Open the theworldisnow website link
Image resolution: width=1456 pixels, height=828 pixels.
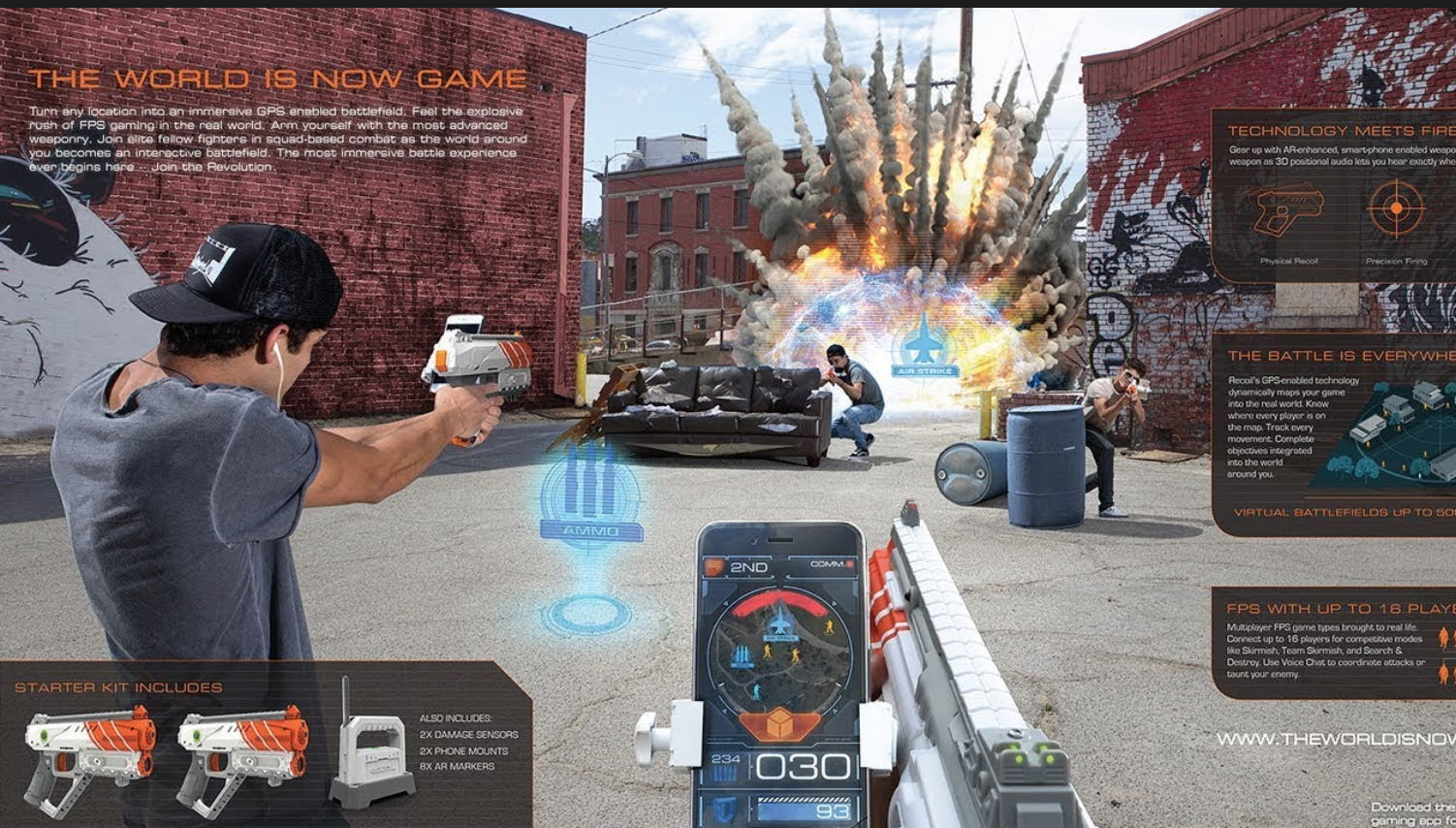[1336, 739]
